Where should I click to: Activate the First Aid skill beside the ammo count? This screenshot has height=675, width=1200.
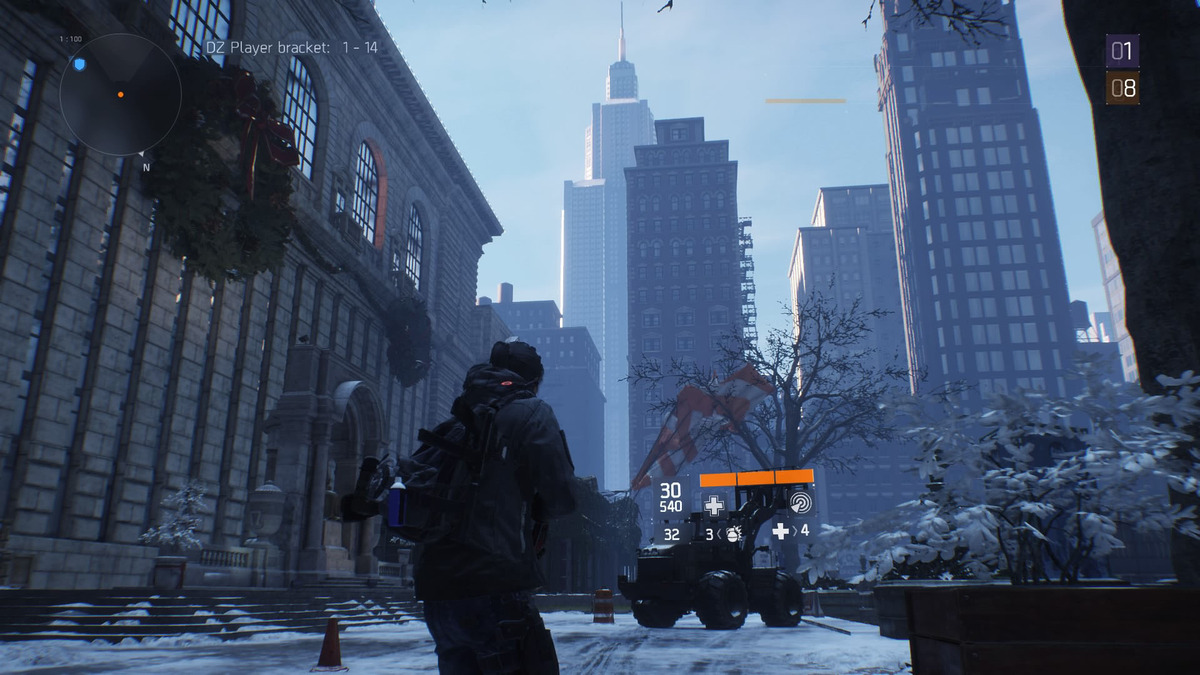tap(714, 505)
